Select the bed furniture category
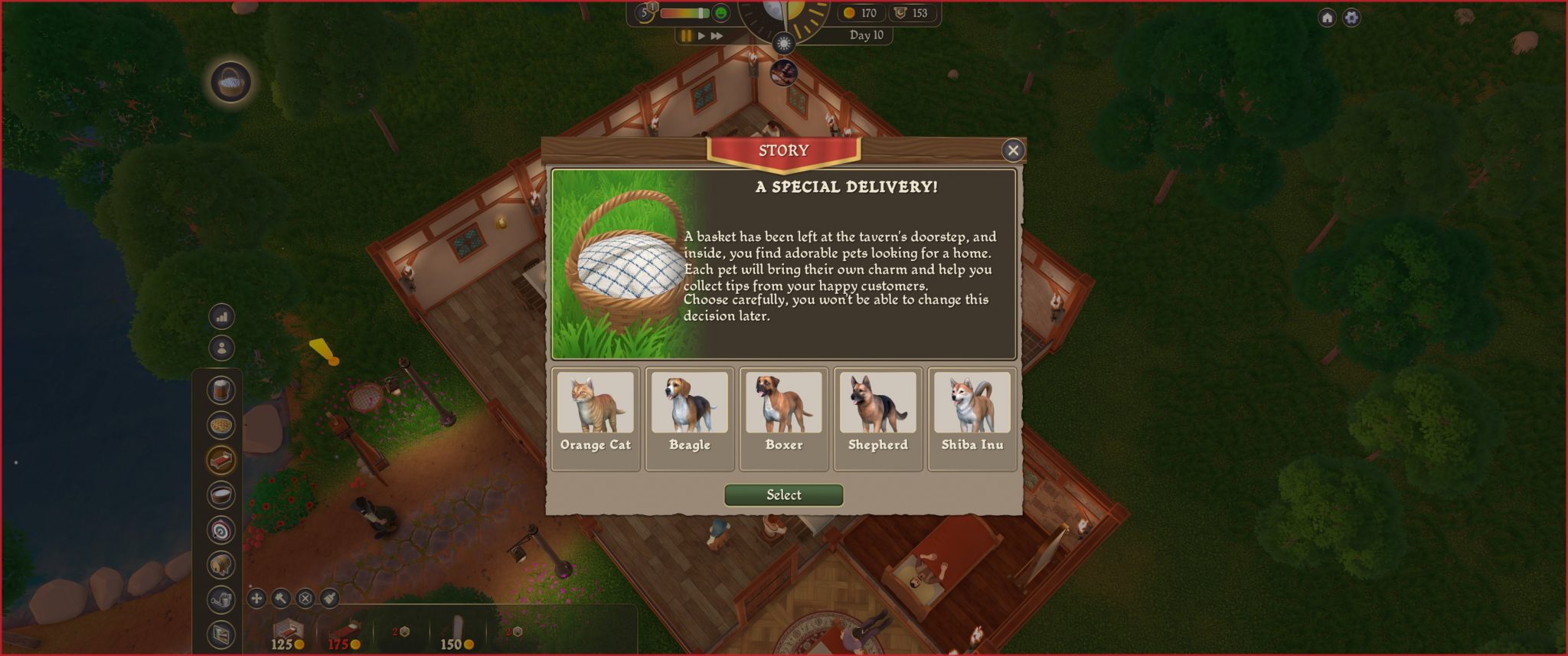The image size is (1568, 656). [221, 460]
